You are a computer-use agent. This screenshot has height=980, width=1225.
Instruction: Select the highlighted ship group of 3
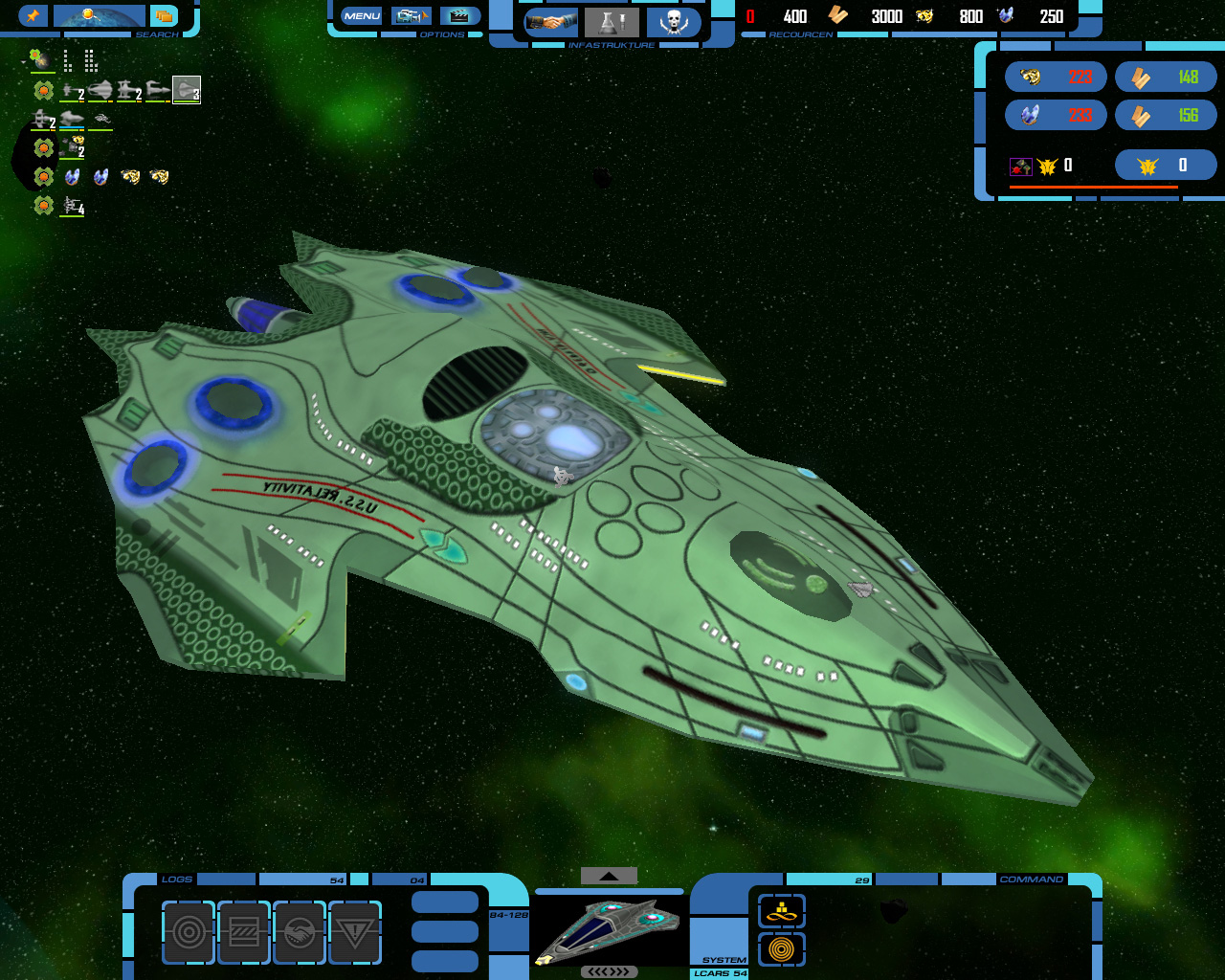tap(187, 90)
